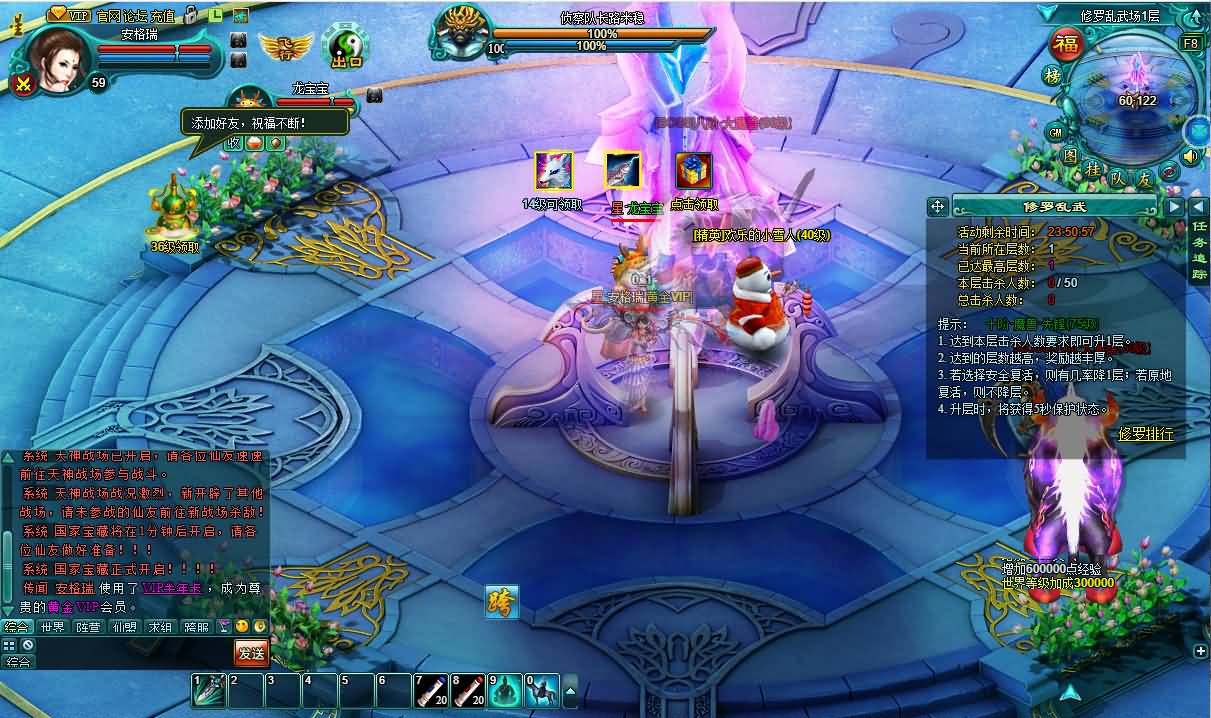Open the 榜 ranking button by minimap
This screenshot has height=718, width=1211.
pyautogui.click(x=1052, y=77)
